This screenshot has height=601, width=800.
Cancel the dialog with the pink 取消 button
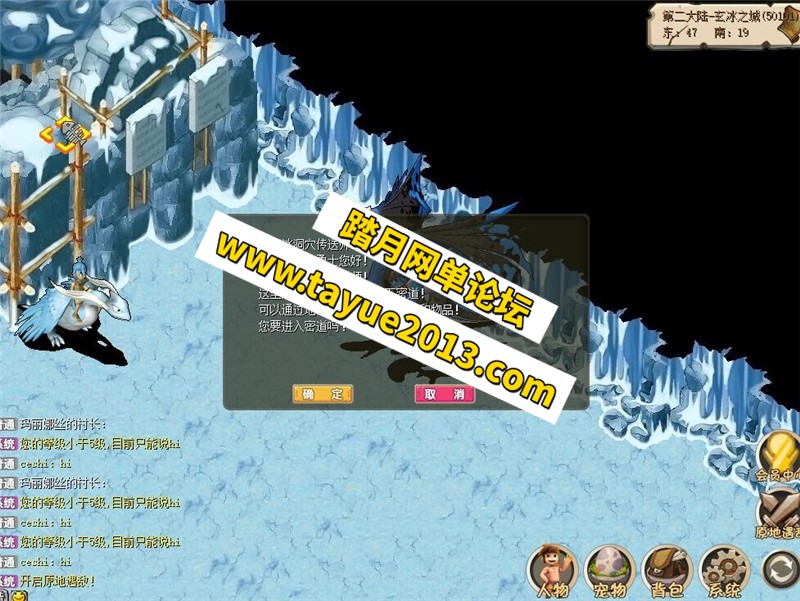pyautogui.click(x=444, y=394)
